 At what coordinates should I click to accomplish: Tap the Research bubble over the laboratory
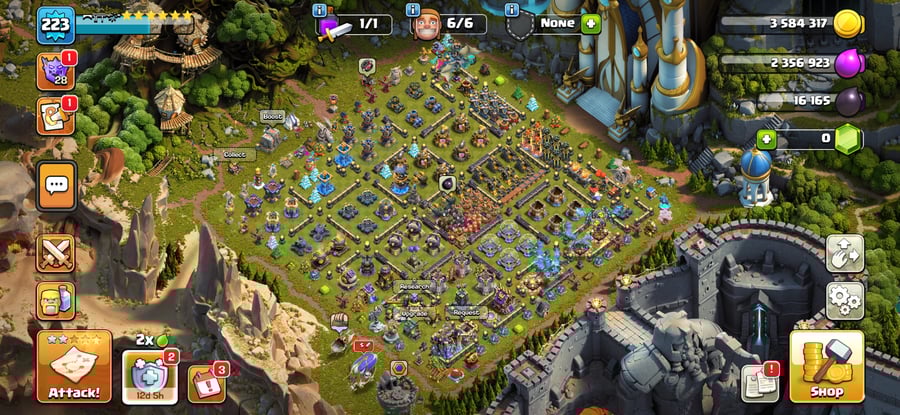(x=414, y=286)
